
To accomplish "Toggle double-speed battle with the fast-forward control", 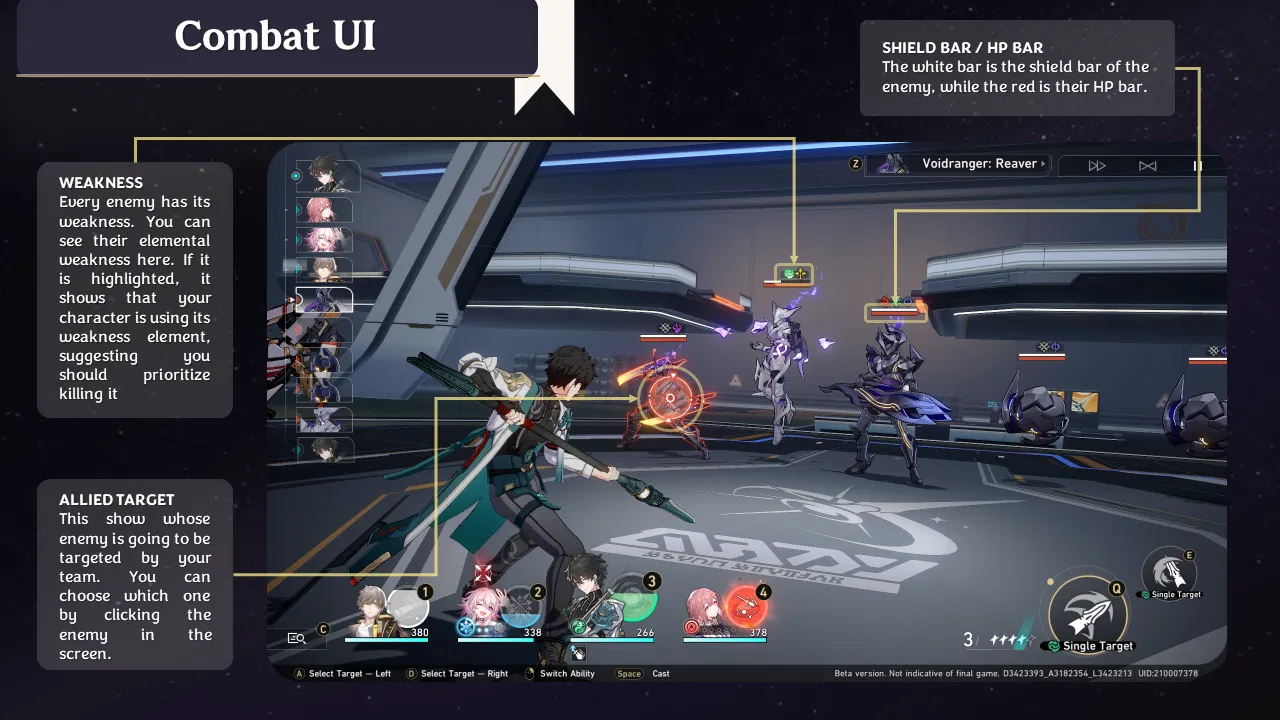I will 1096,165.
